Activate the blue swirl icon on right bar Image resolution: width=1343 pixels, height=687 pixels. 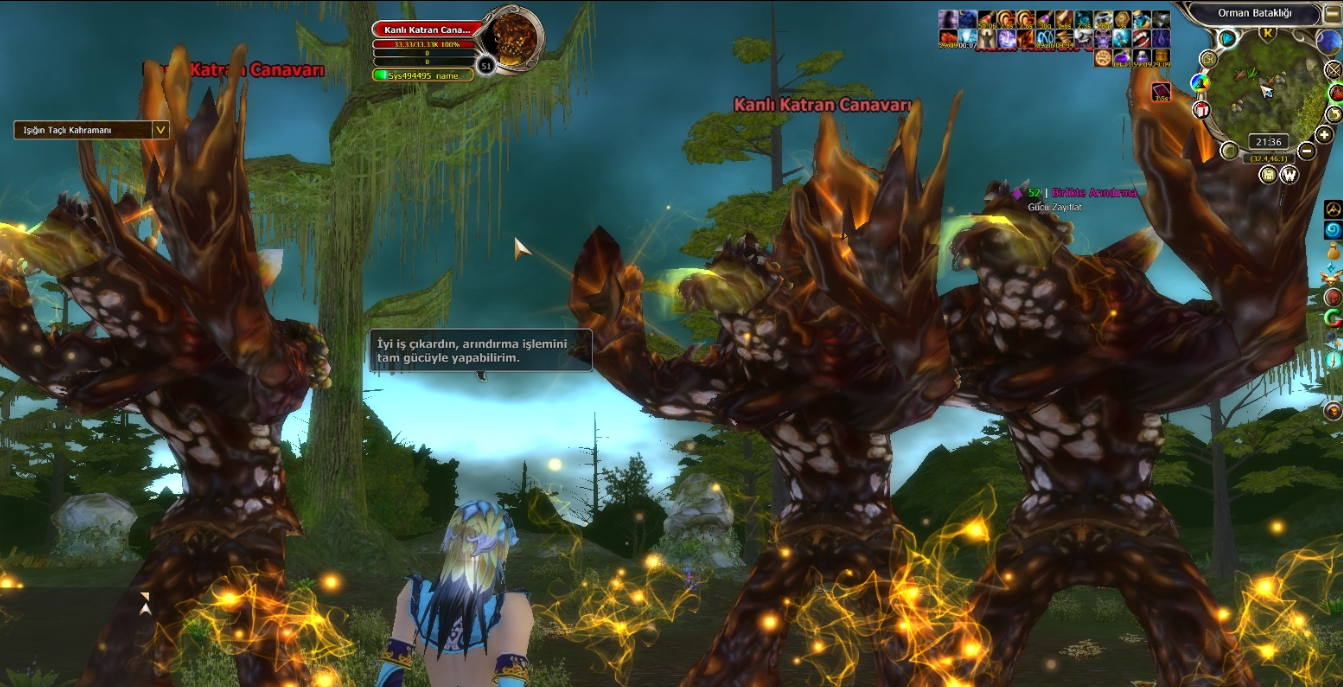coord(1332,231)
